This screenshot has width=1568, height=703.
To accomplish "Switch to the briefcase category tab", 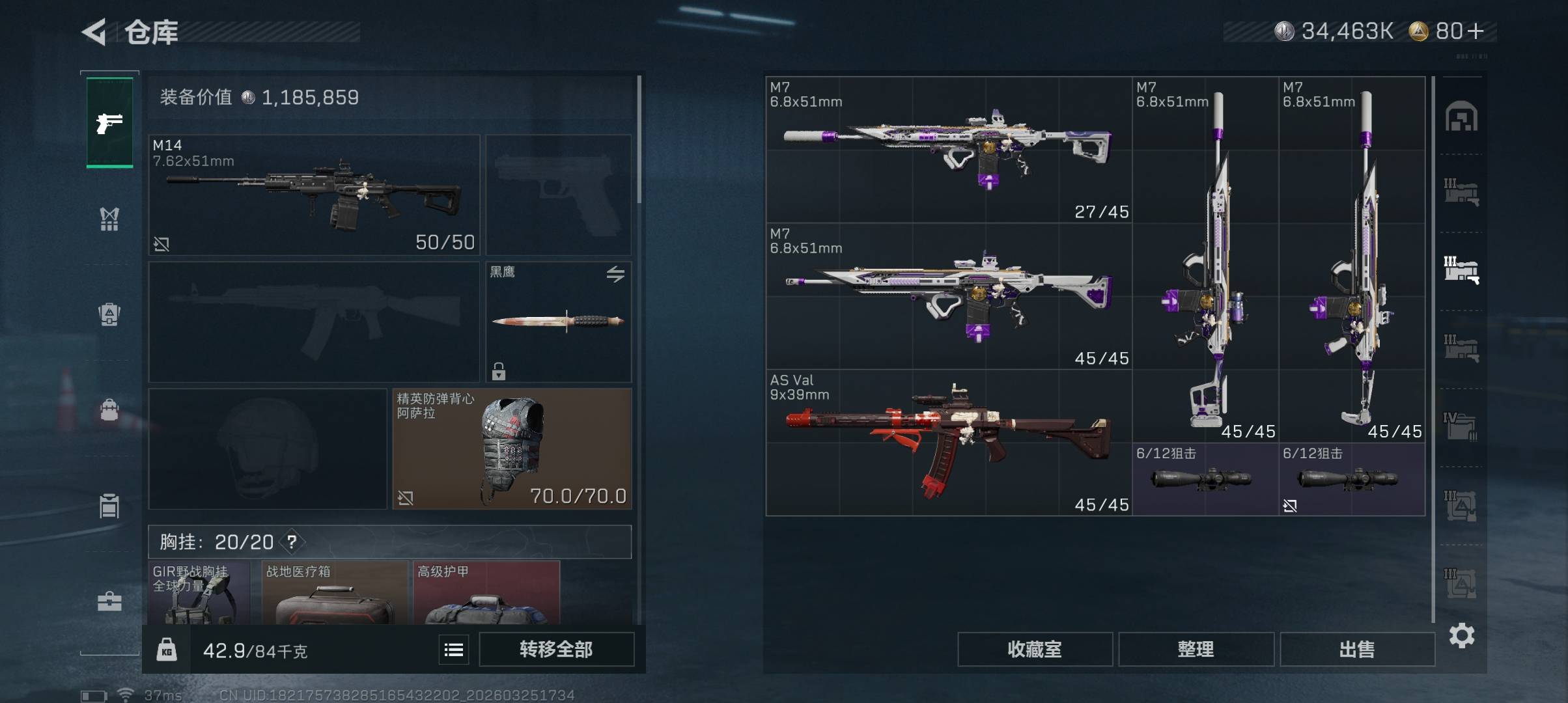I will [109, 601].
